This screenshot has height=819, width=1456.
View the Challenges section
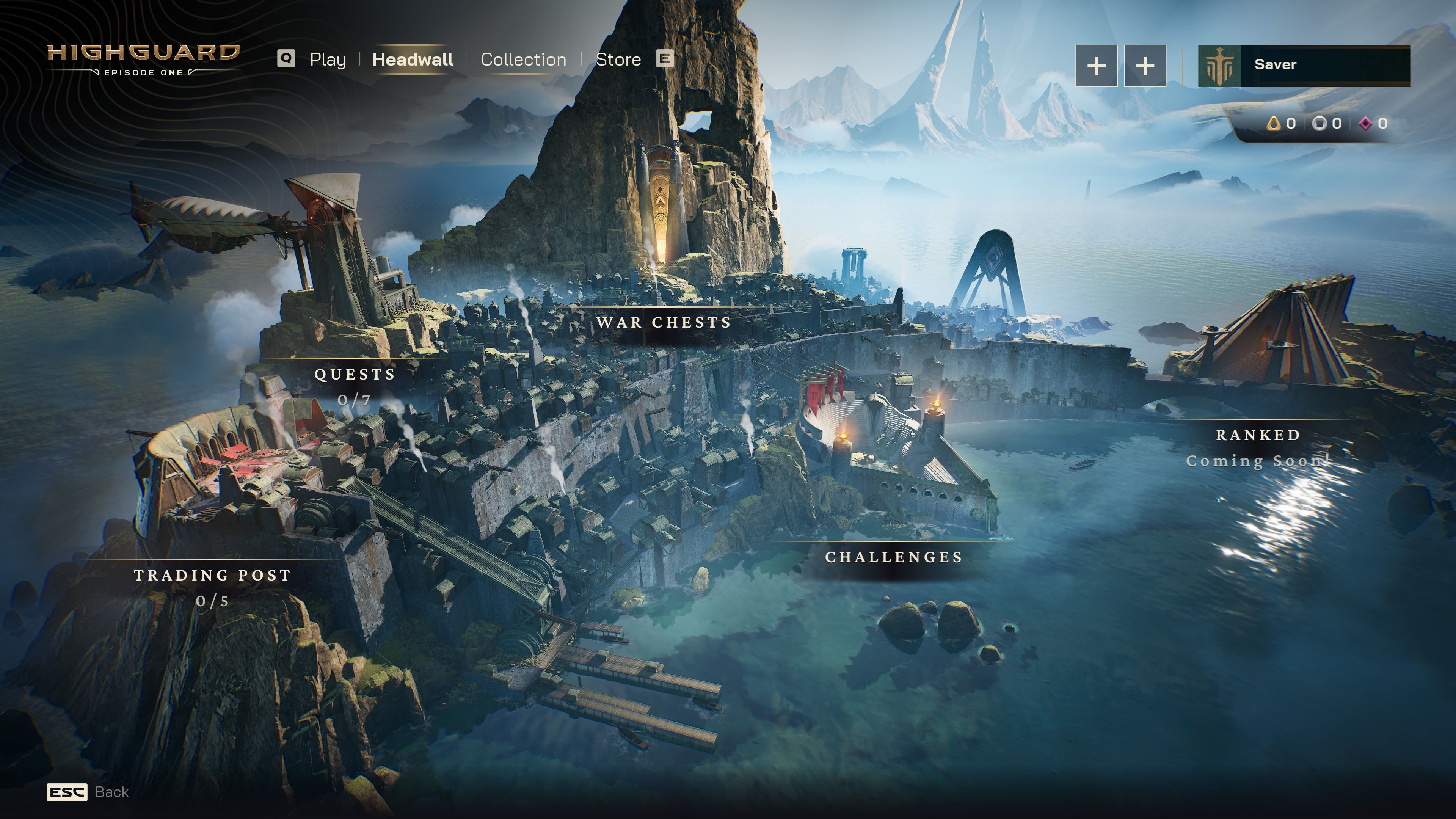[894, 557]
